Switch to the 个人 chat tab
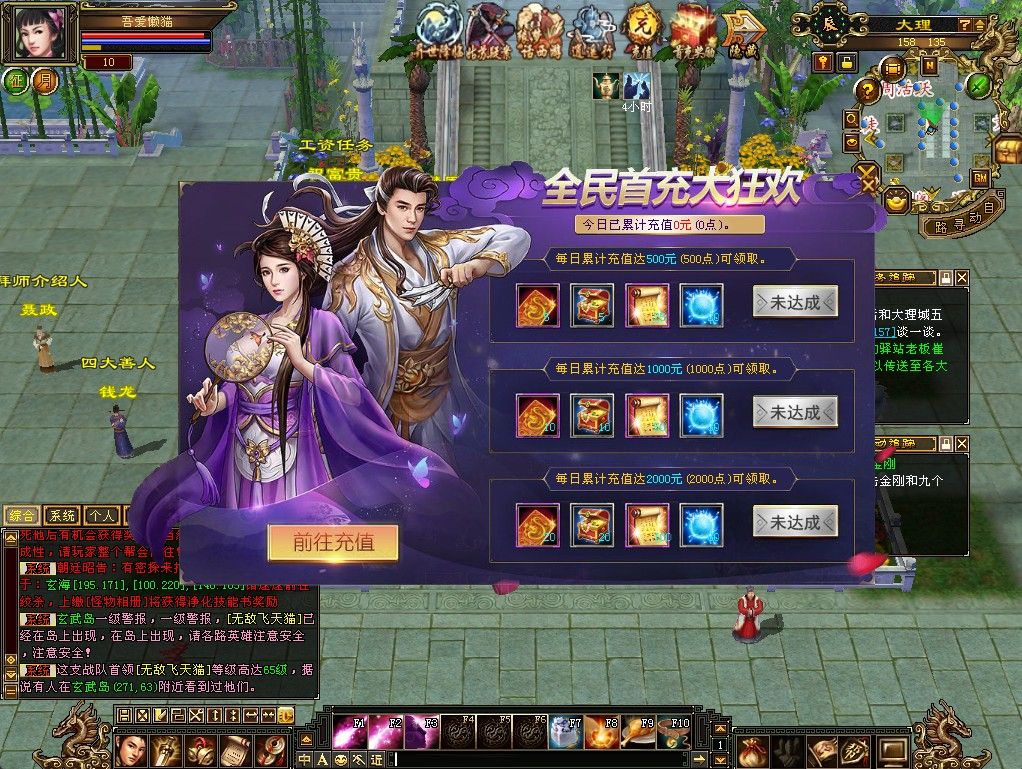The height and width of the screenshot is (769, 1022). (100, 516)
